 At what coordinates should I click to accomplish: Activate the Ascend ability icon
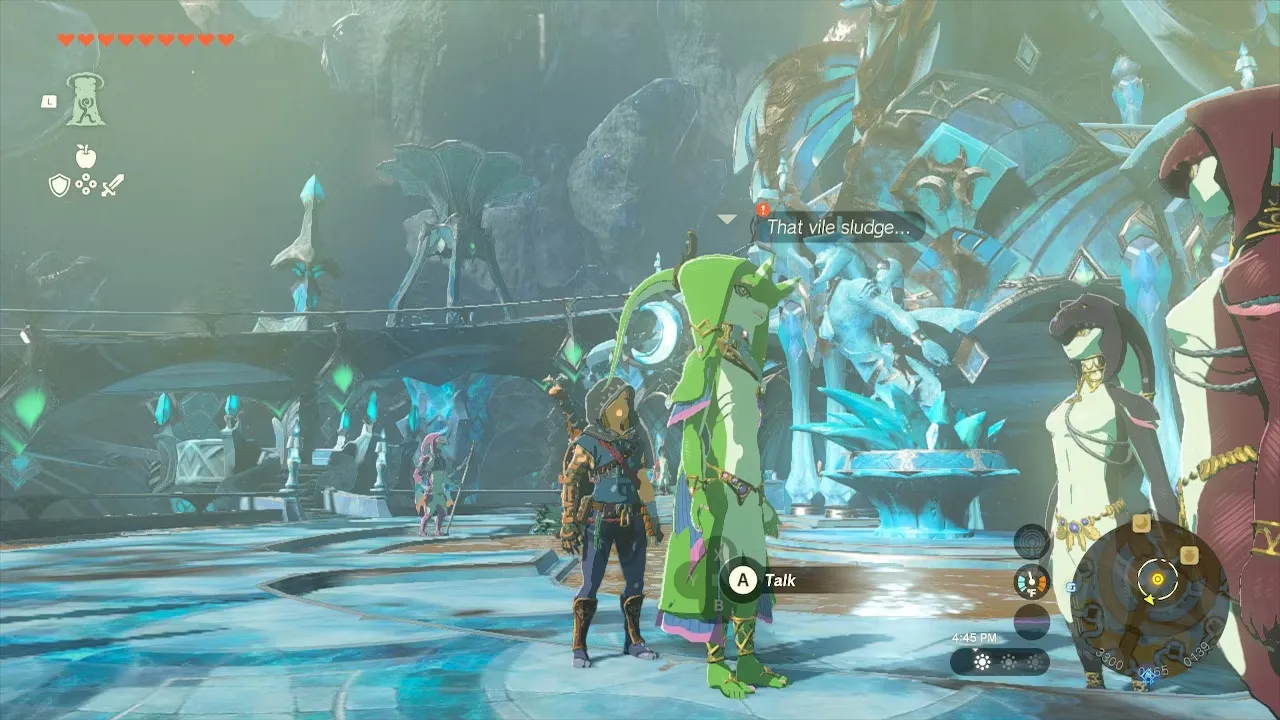click(86, 100)
